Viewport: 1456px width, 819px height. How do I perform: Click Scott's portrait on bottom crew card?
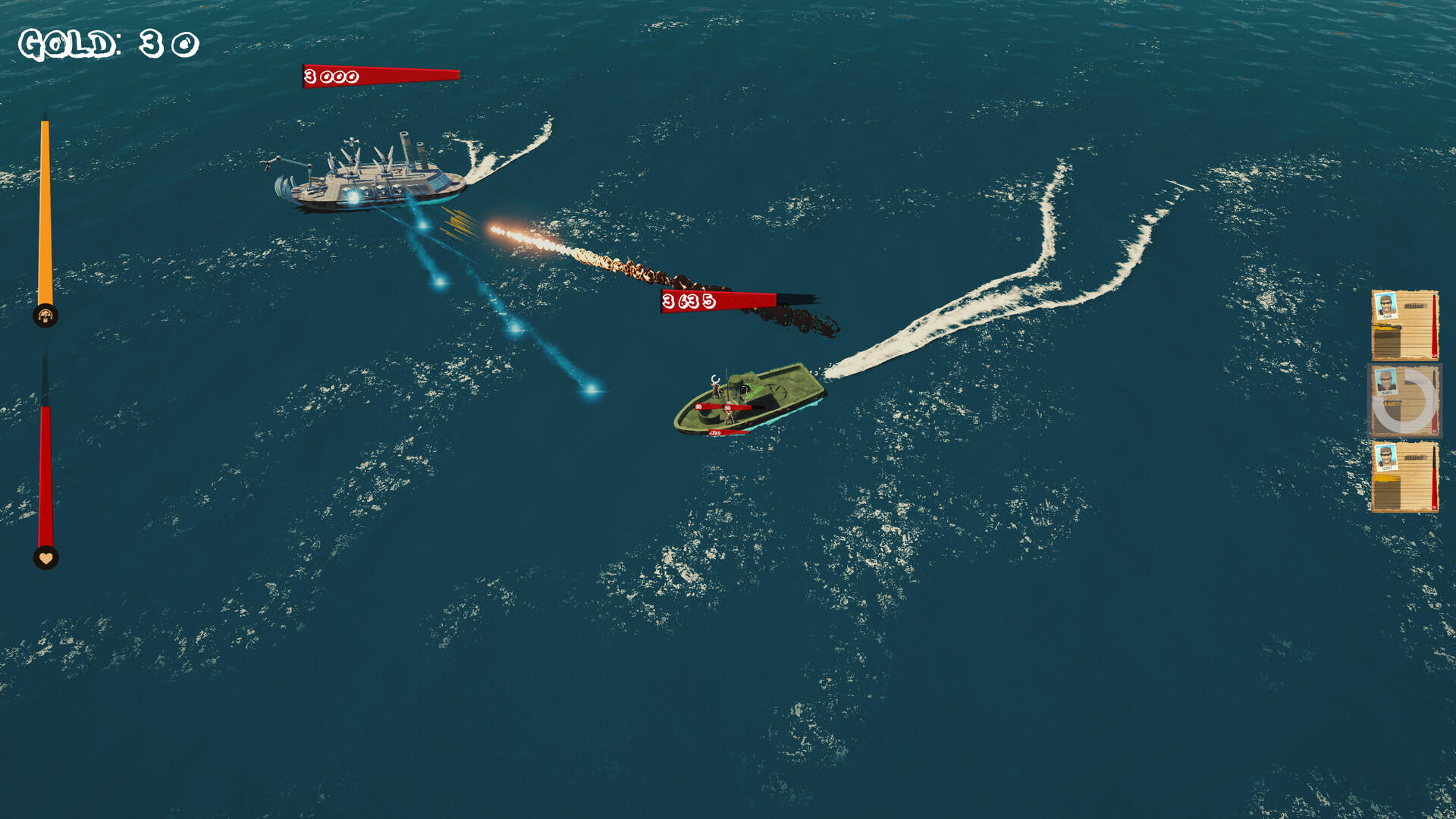pyautogui.click(x=1386, y=457)
